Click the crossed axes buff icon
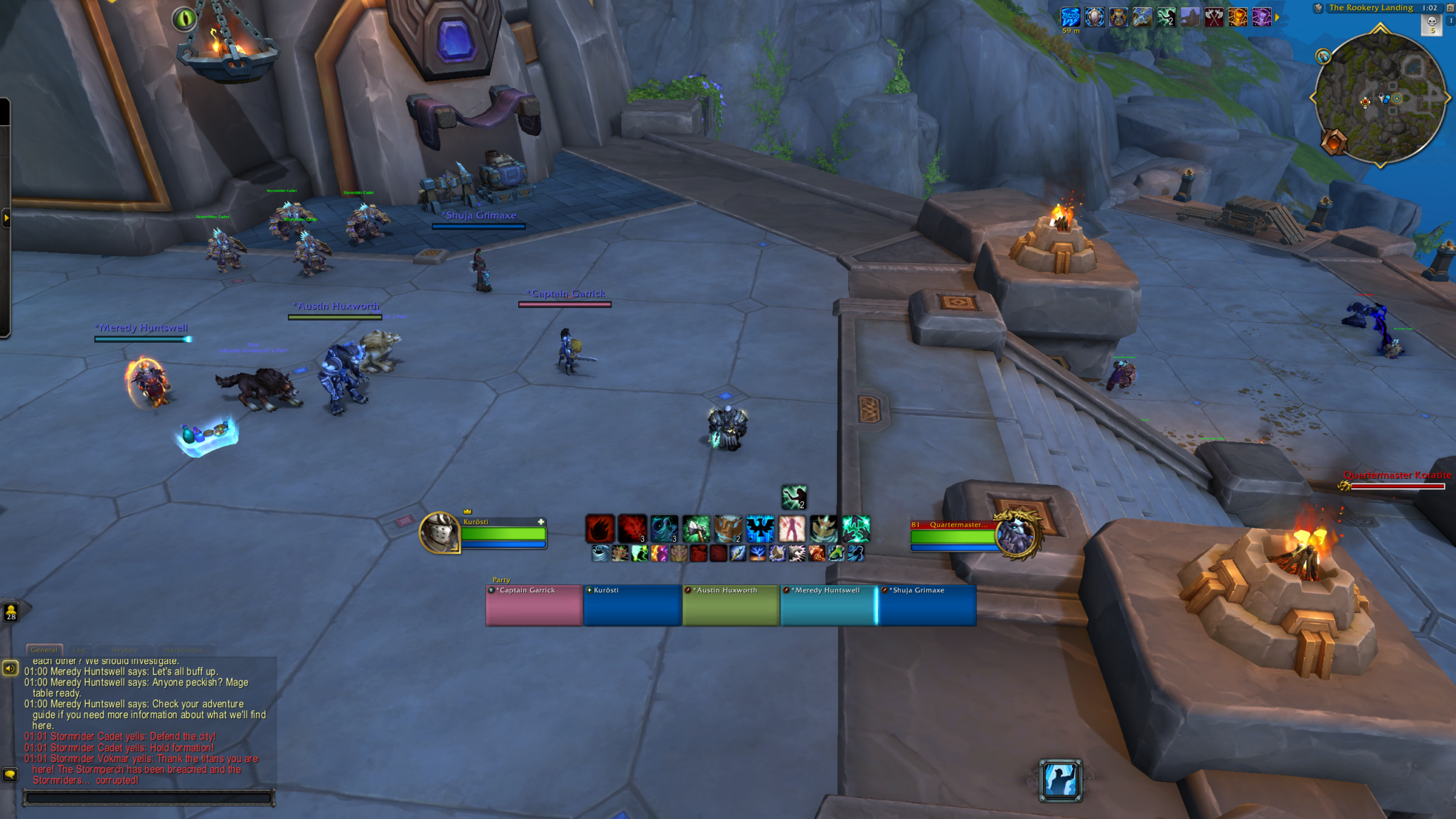The width and height of the screenshot is (1456, 819). [1214, 16]
